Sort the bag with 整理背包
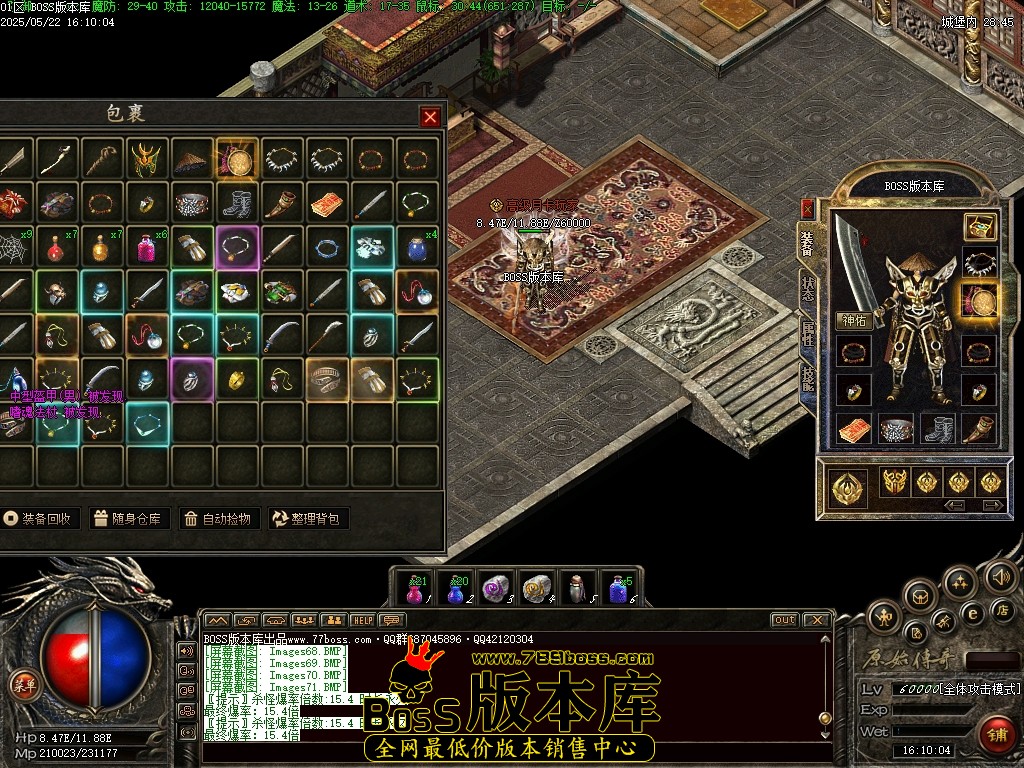The image size is (1024, 768). pos(308,518)
